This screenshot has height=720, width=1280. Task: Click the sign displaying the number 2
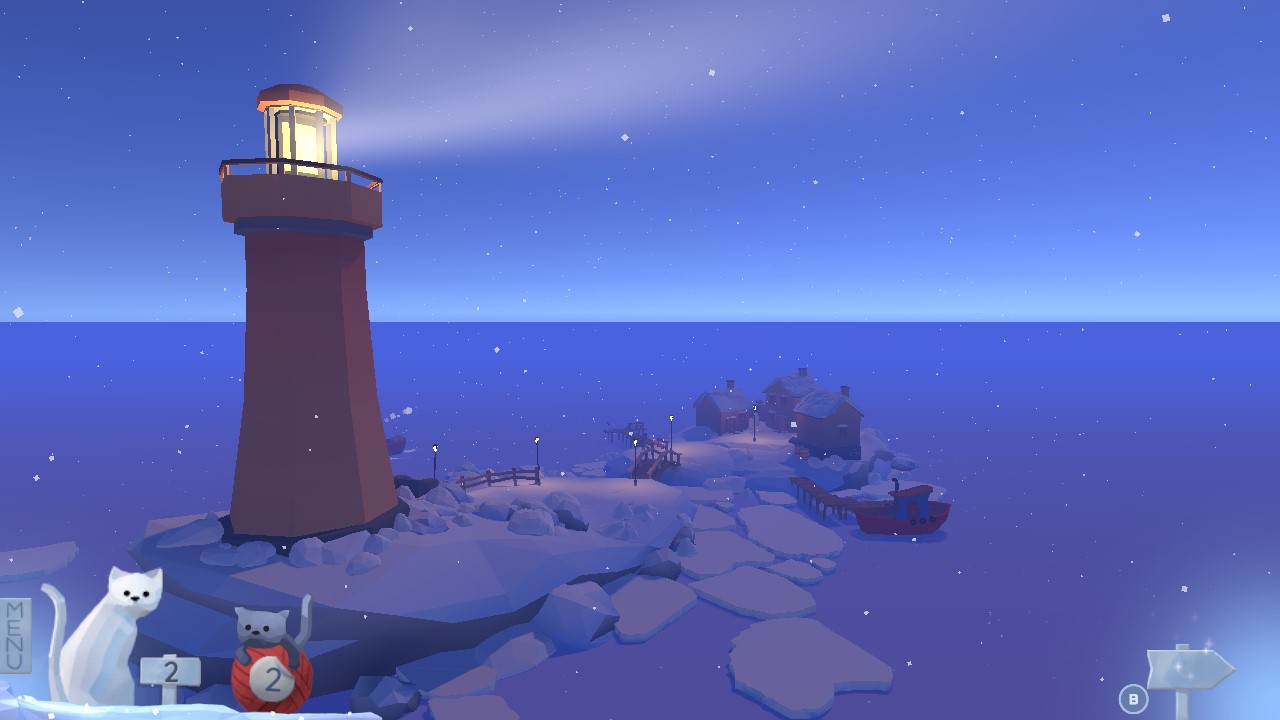(x=172, y=671)
